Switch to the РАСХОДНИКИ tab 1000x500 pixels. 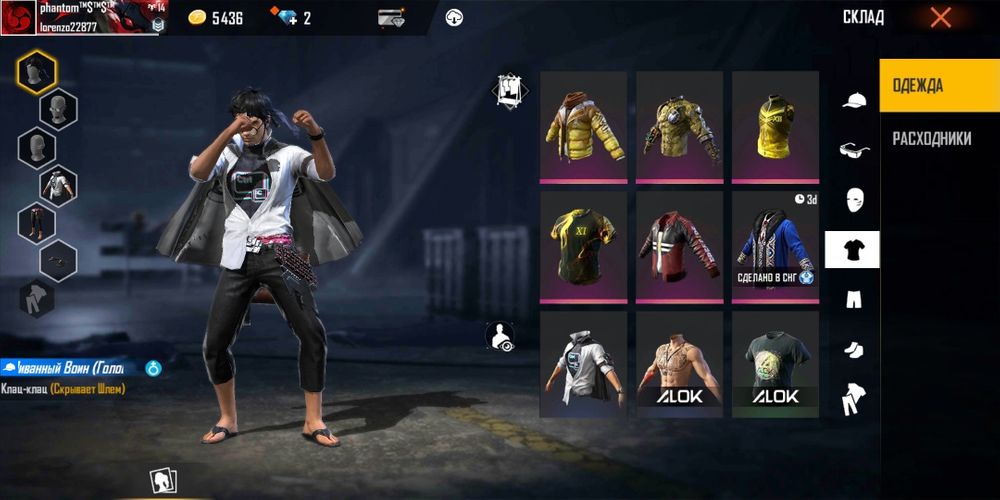[931, 139]
